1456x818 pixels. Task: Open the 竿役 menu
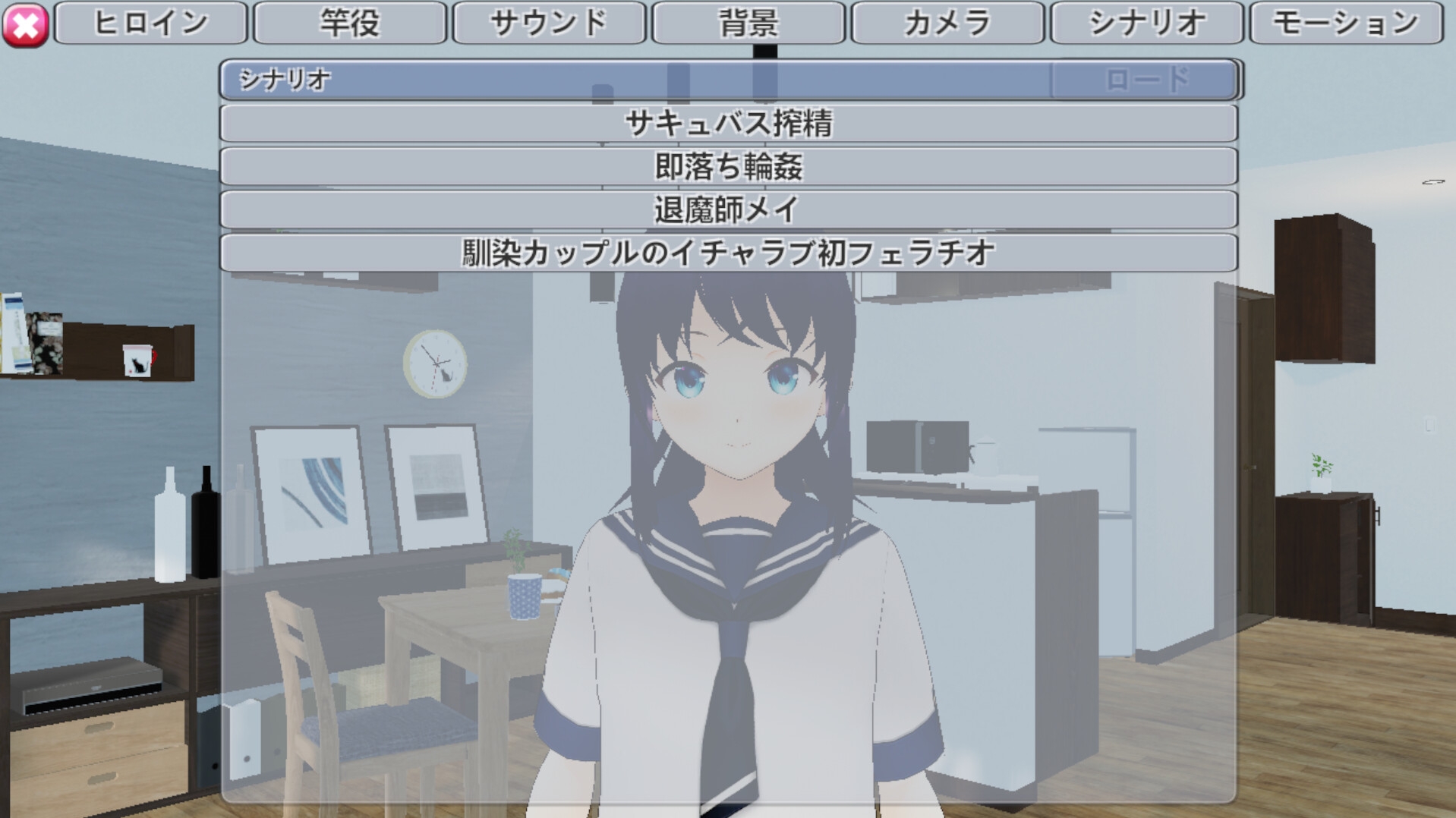[x=351, y=23]
